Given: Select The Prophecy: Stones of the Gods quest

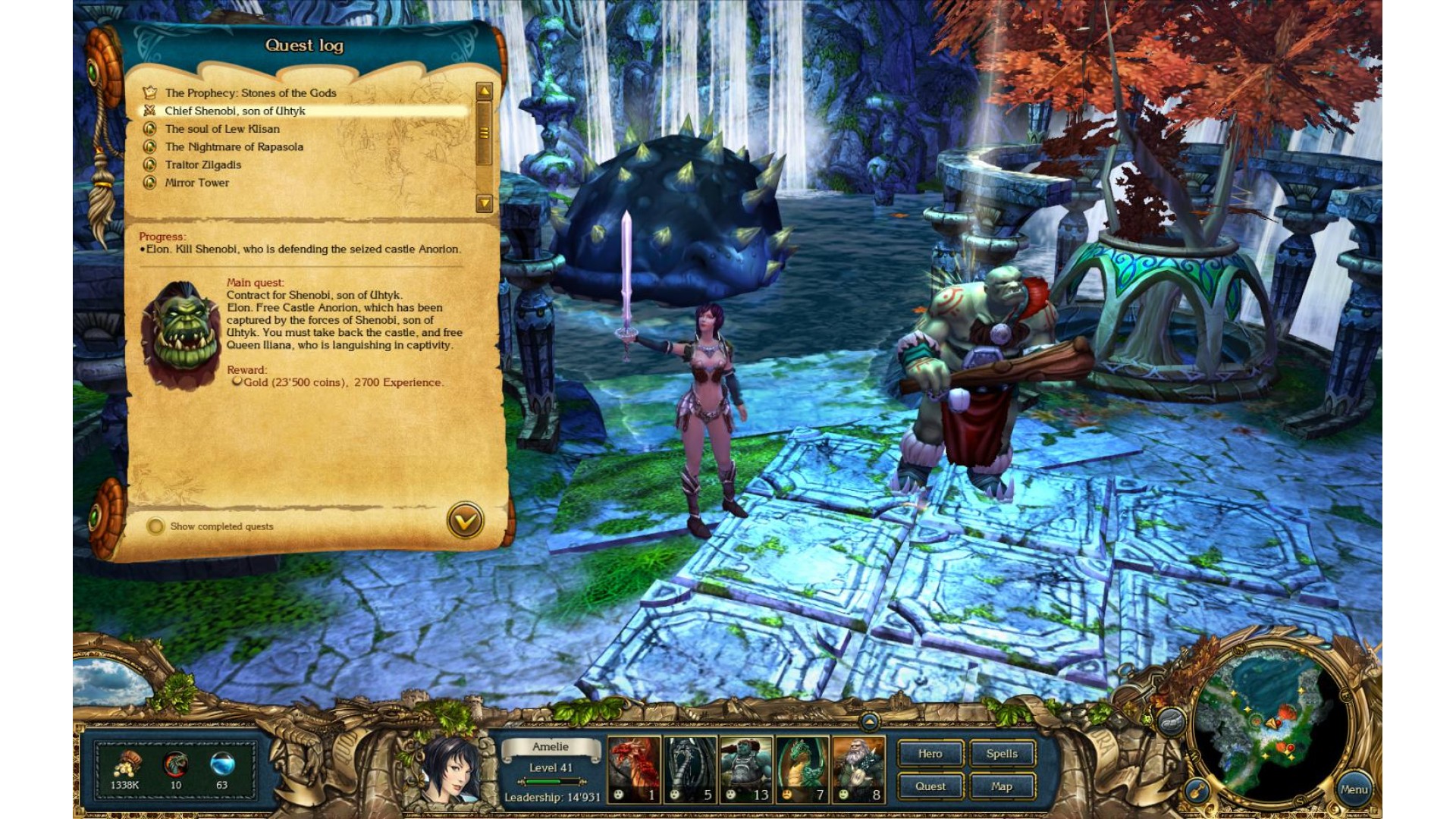Looking at the screenshot, I should tap(250, 93).
